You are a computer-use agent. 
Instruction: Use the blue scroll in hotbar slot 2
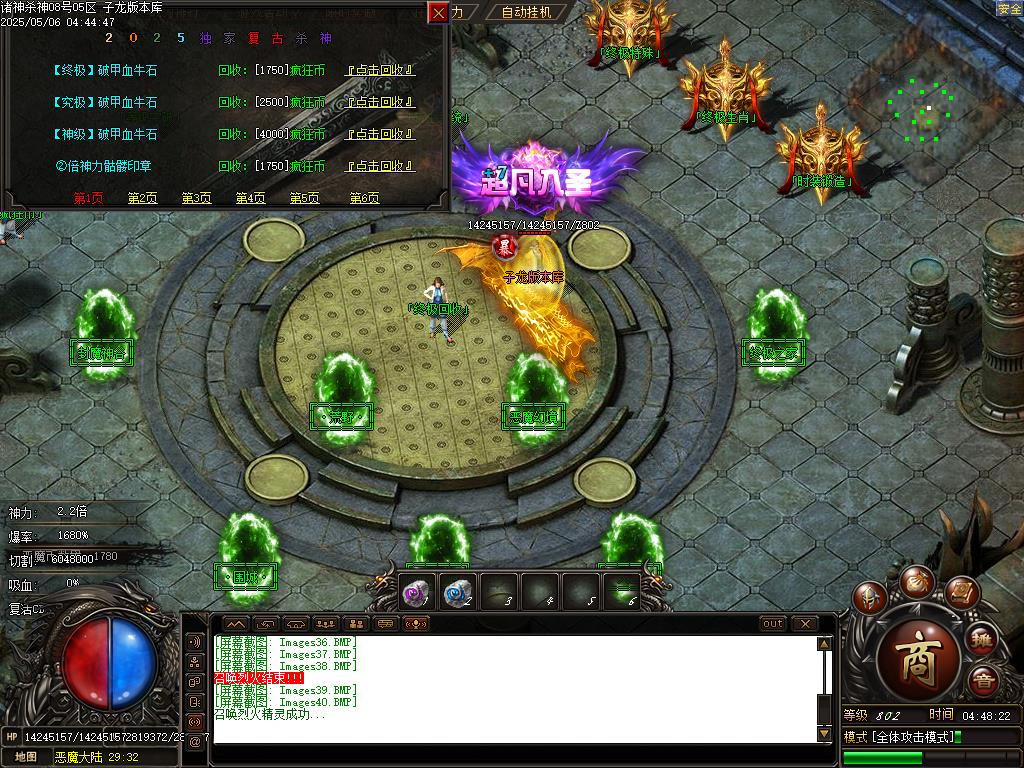click(x=458, y=593)
